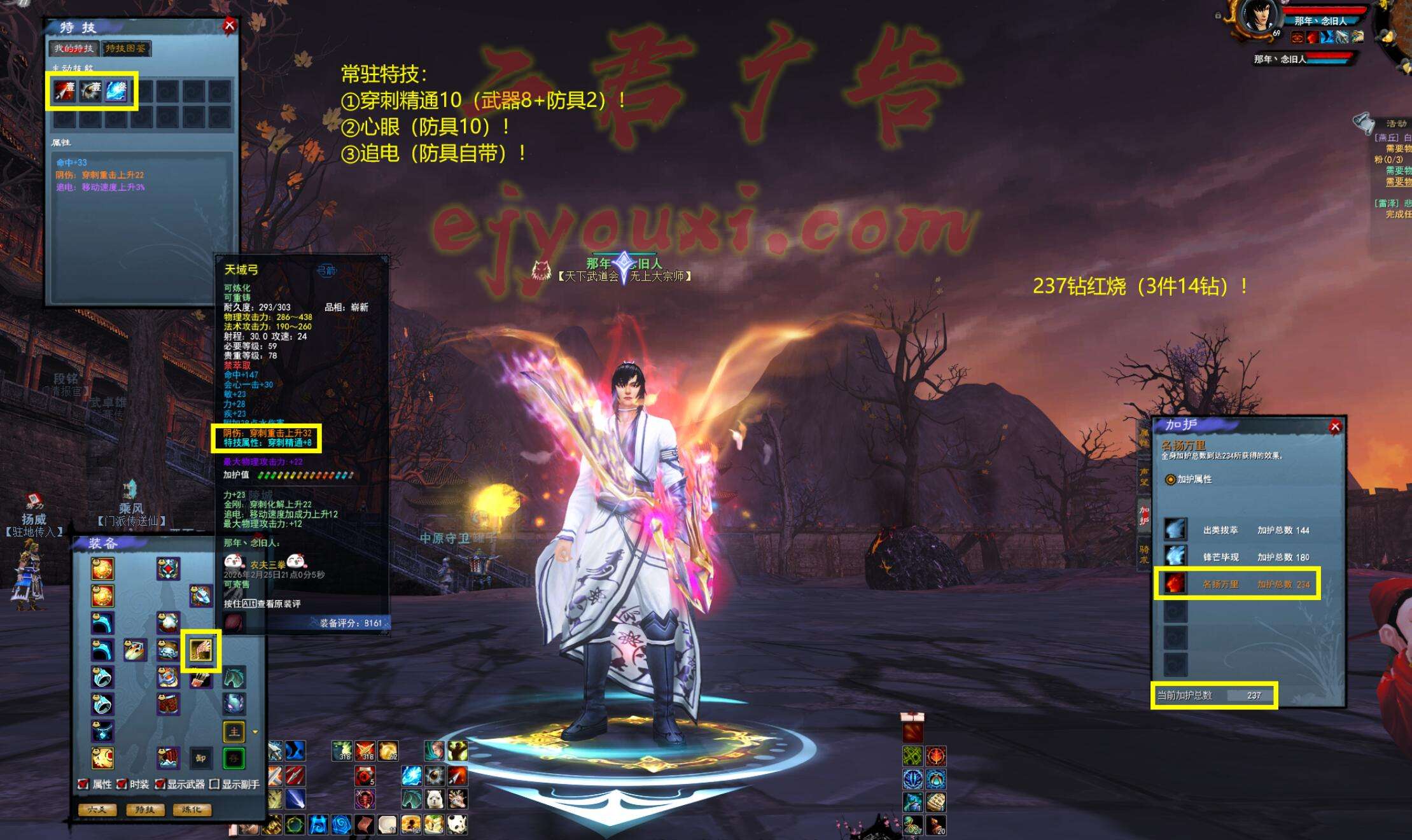The width and height of the screenshot is (1412, 840).
Task: Enable the 显示副手 checkbox
Action: click(214, 784)
